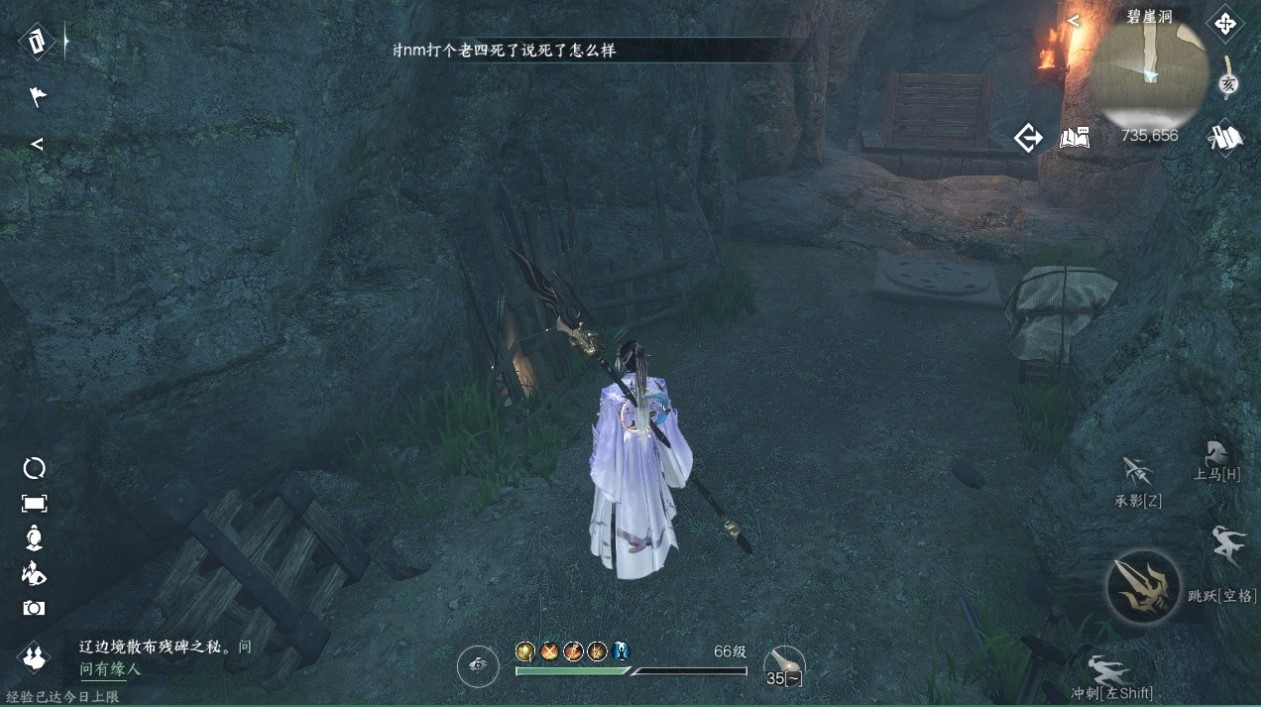Click the exit arrow diamond icon

click(1028, 138)
